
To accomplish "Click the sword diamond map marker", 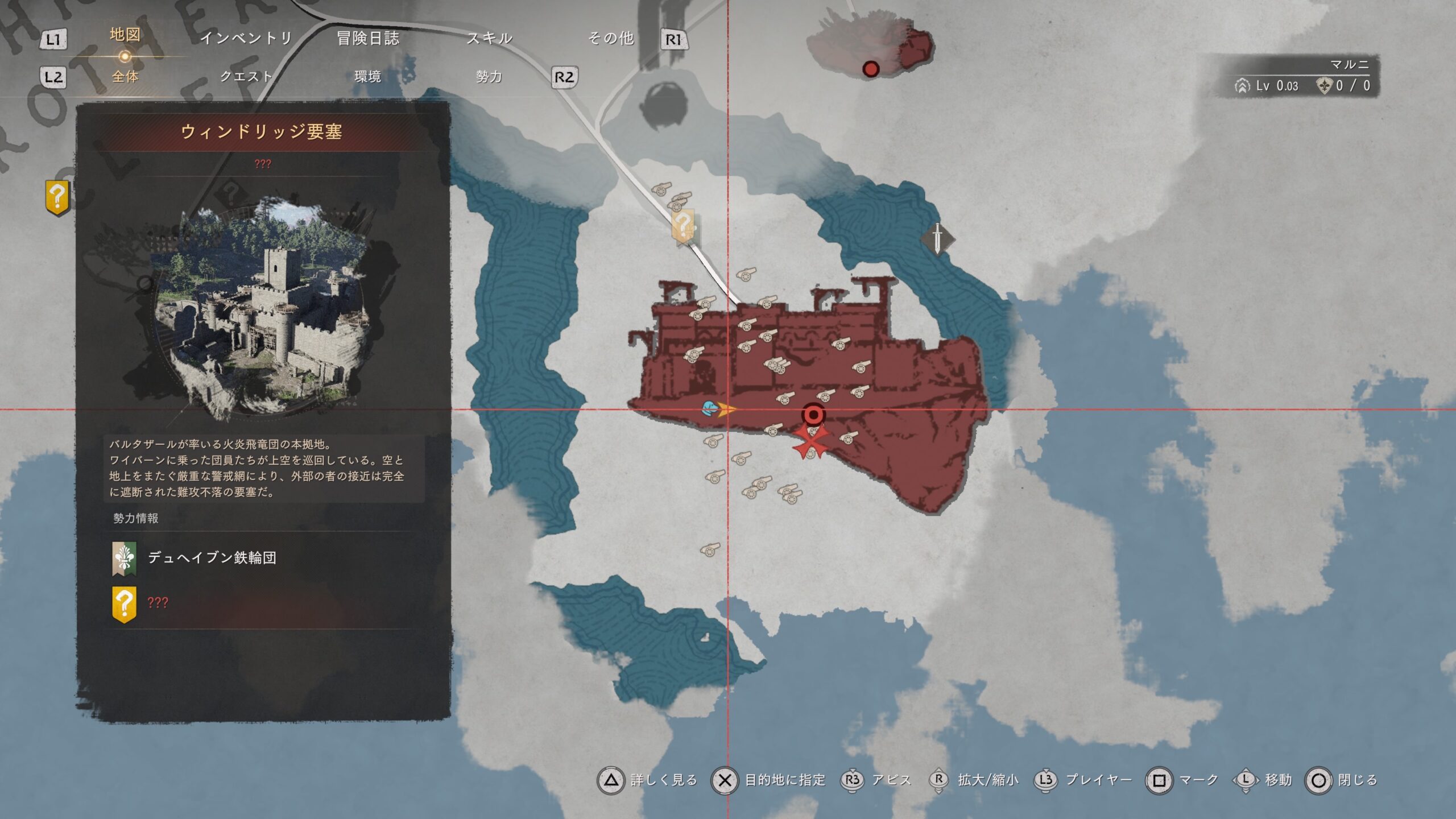I will coord(937,239).
